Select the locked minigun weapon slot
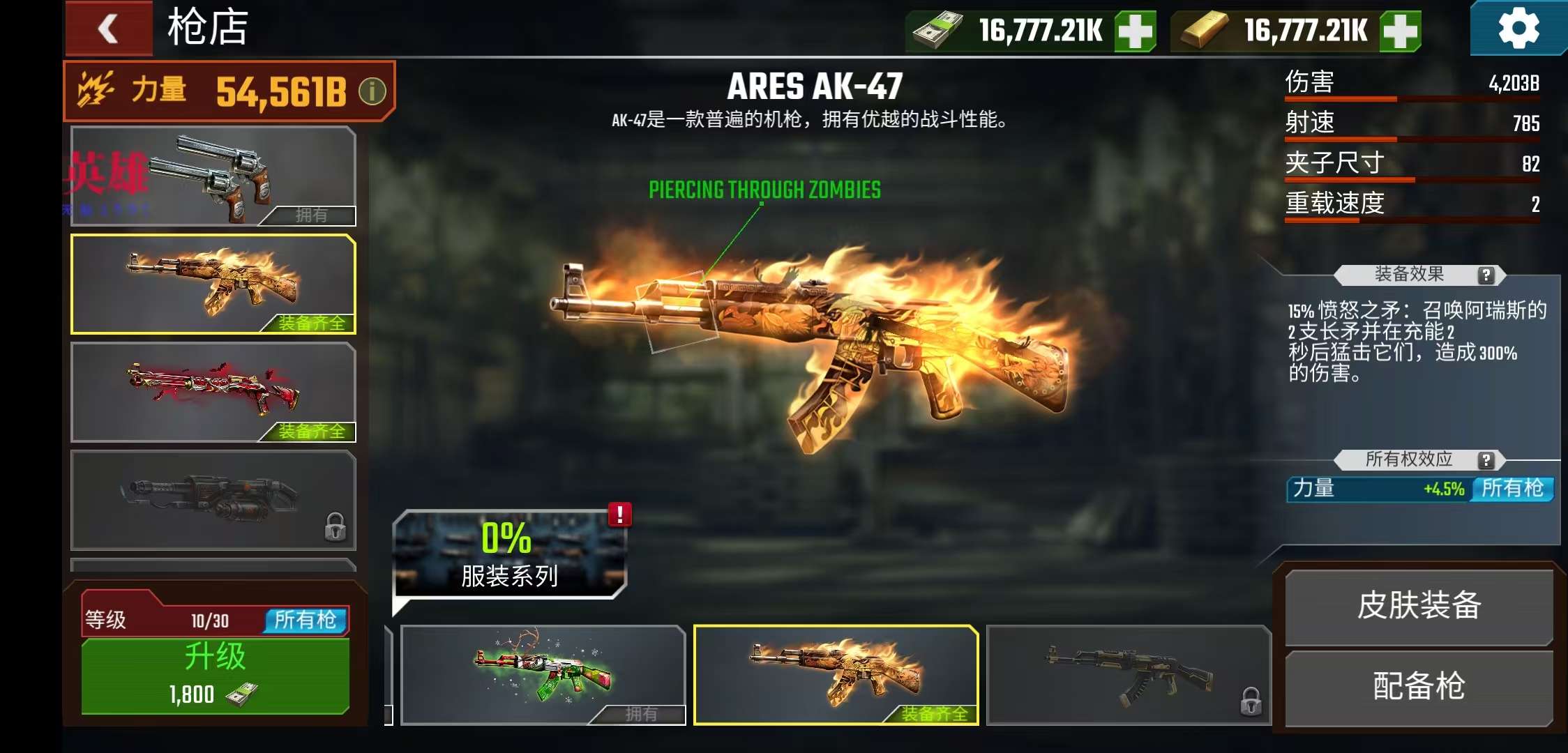This screenshot has width=1568, height=753. (213, 500)
